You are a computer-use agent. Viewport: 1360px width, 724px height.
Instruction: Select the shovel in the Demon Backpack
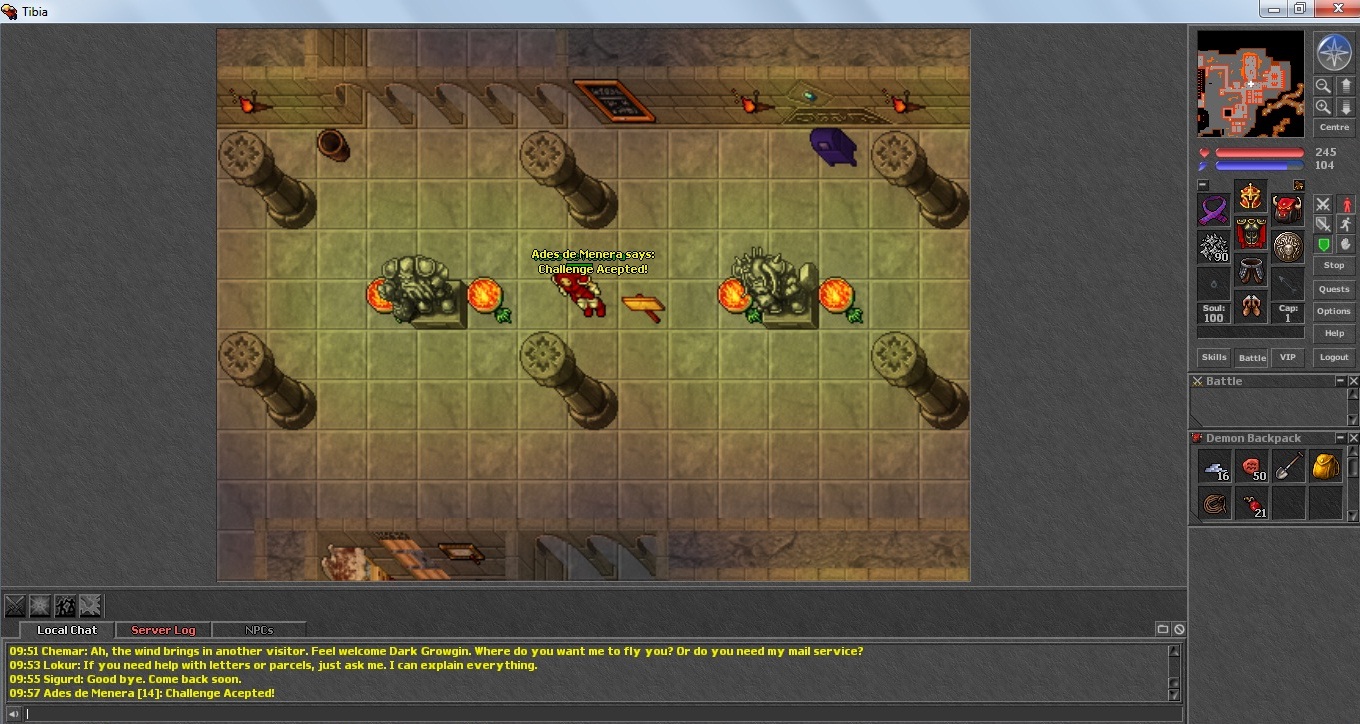1288,466
